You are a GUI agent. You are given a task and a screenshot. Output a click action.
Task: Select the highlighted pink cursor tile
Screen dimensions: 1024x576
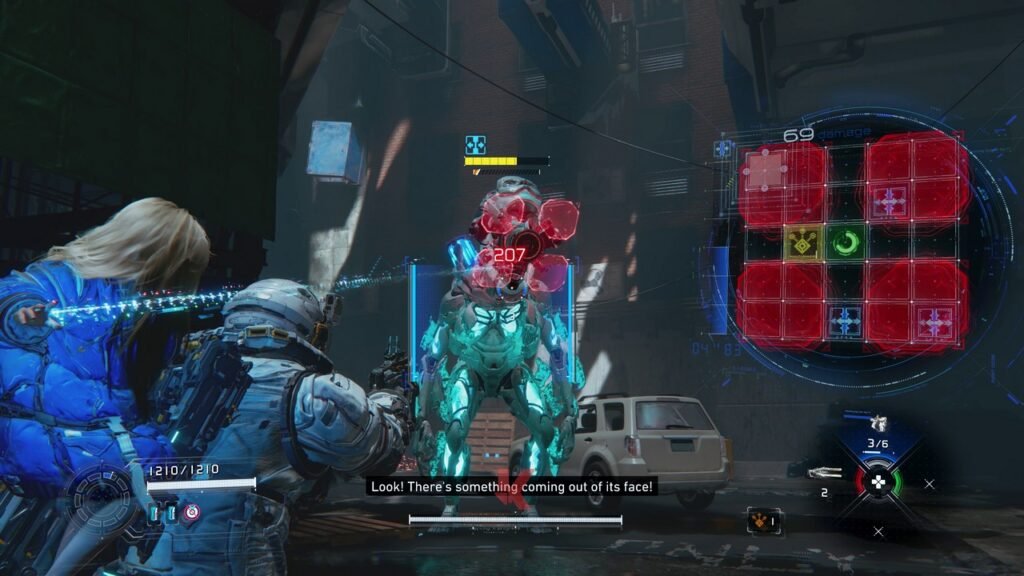(765, 171)
